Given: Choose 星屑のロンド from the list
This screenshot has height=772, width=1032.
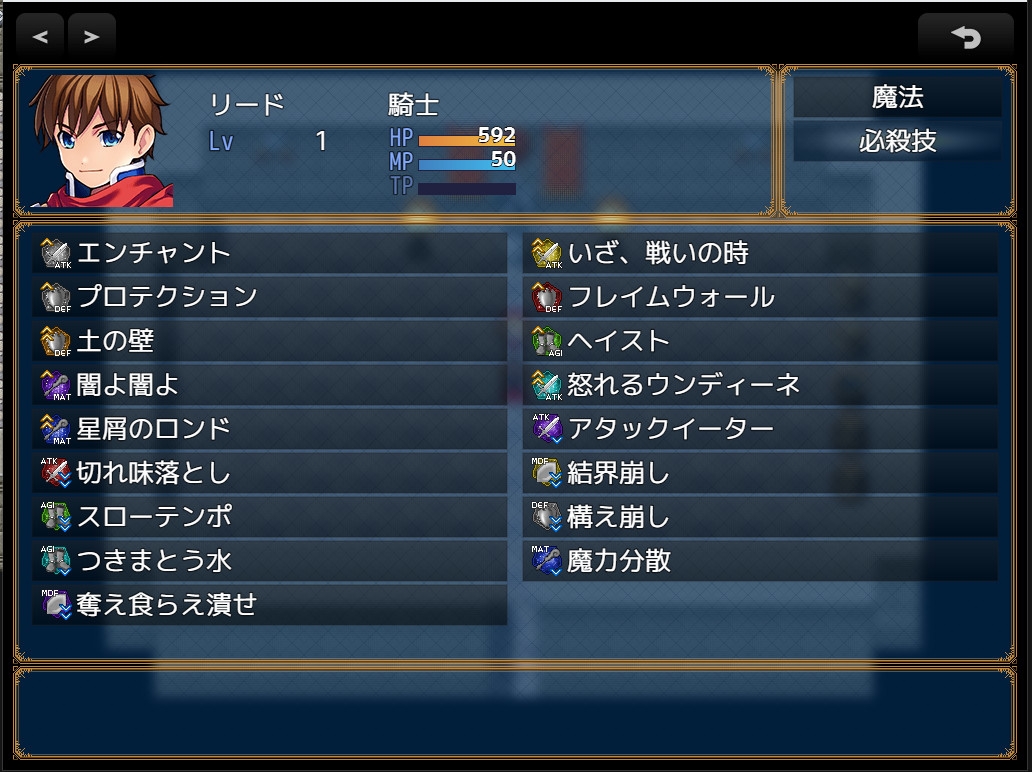Looking at the screenshot, I should pyautogui.click(x=270, y=429).
